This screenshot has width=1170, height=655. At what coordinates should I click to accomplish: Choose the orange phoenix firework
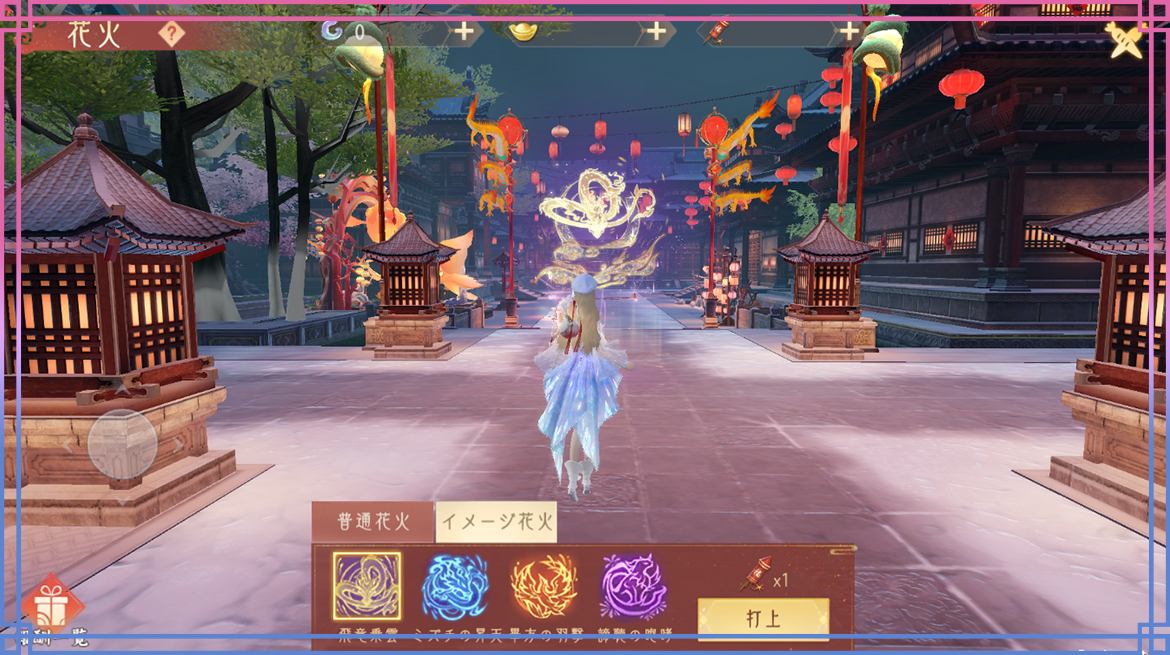[544, 586]
